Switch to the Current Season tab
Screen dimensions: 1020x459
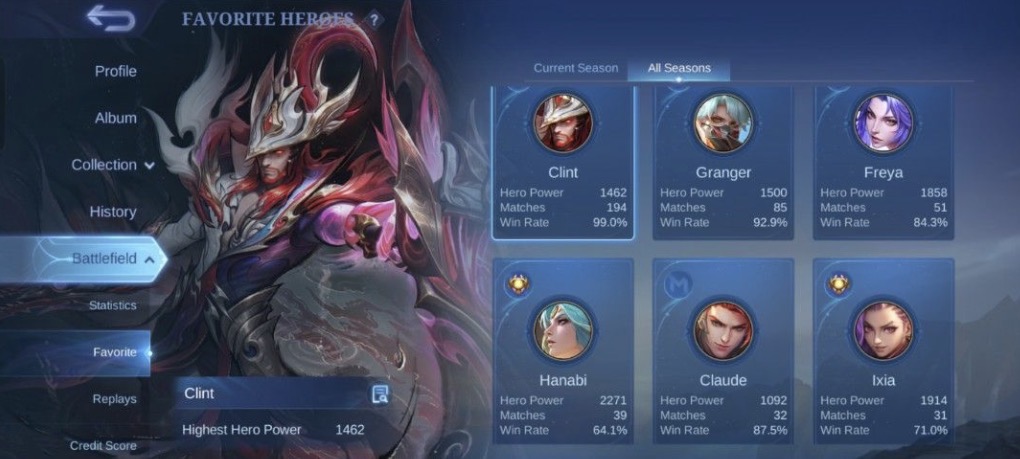click(575, 68)
